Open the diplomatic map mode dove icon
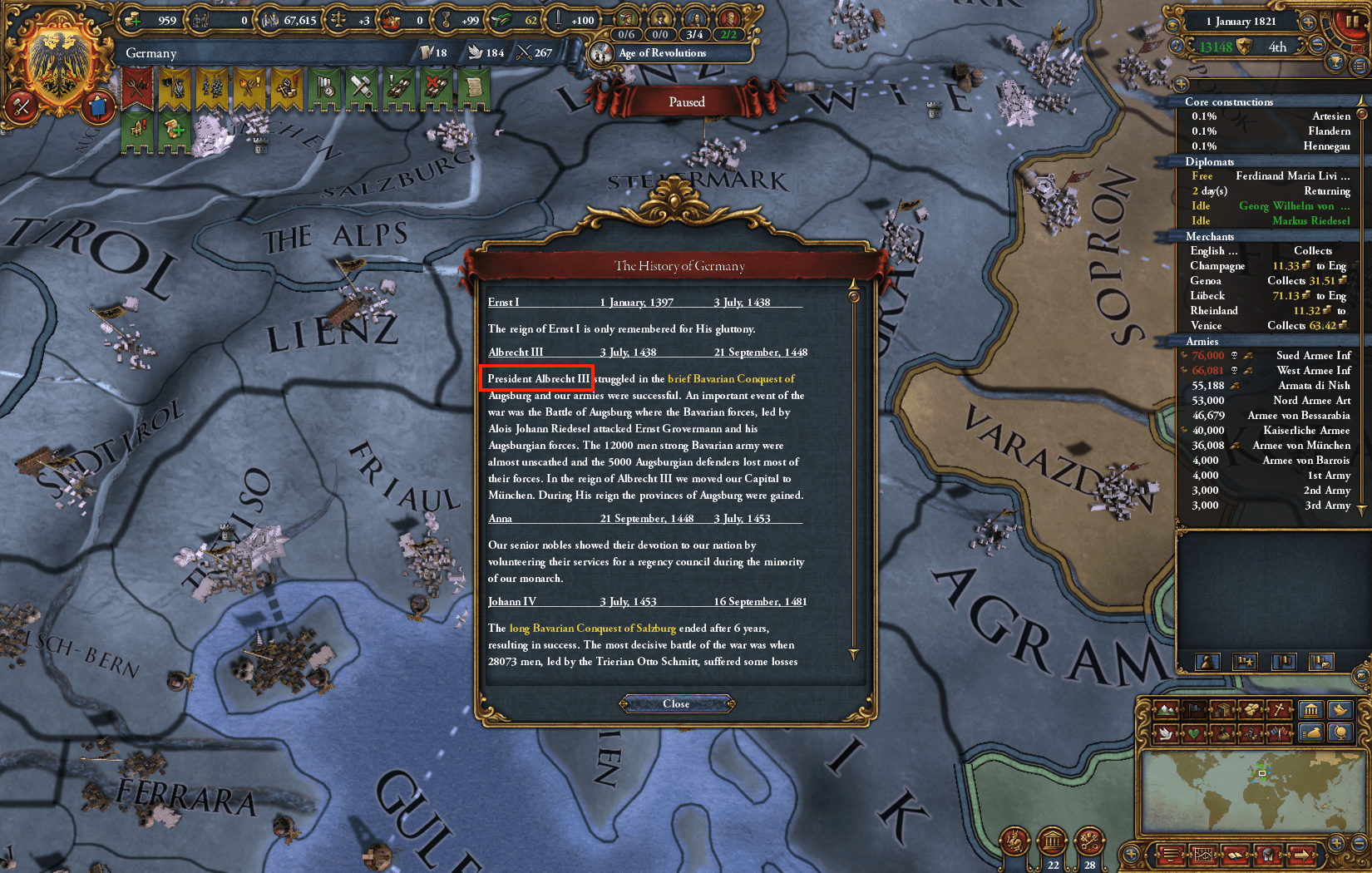Image resolution: width=1372 pixels, height=873 pixels. [x=1166, y=733]
